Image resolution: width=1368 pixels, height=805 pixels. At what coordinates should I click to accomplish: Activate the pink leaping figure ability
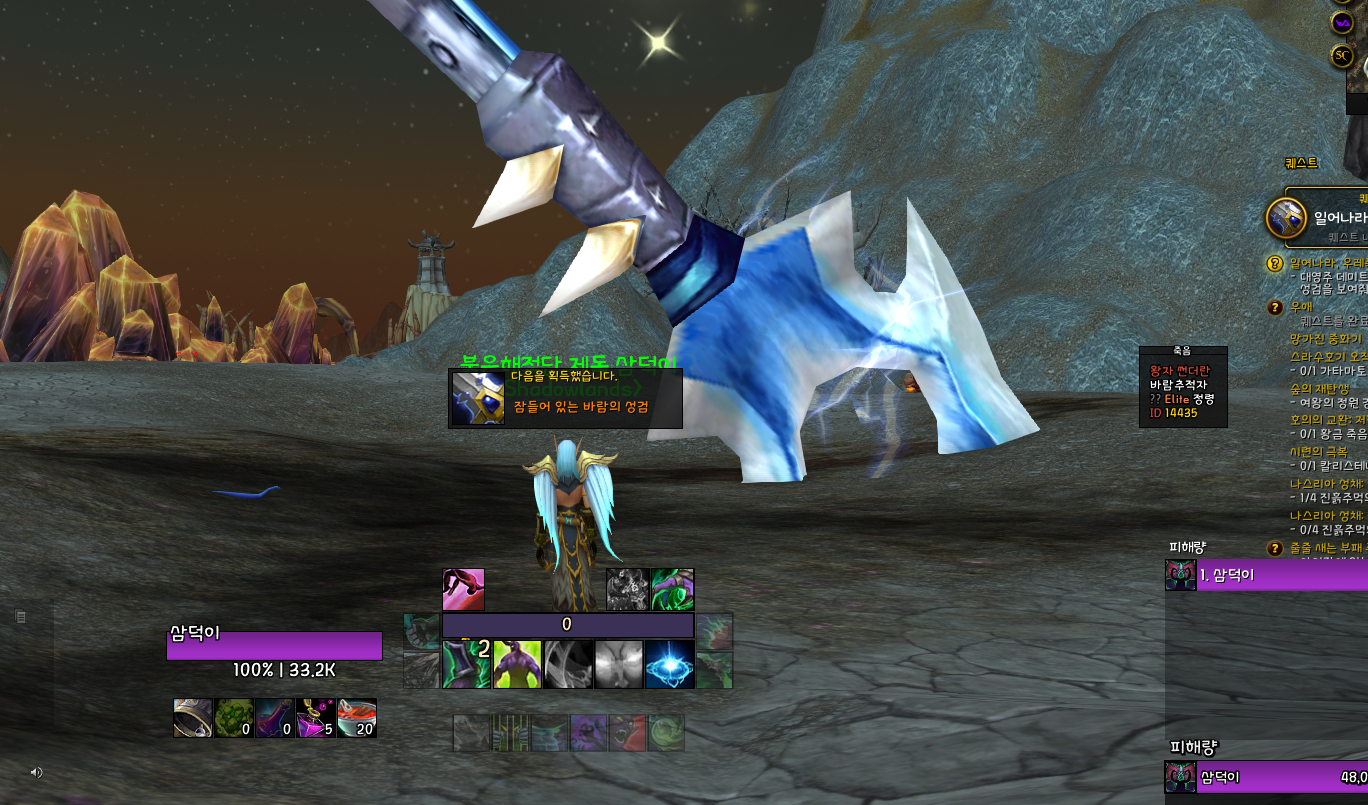coord(463,590)
